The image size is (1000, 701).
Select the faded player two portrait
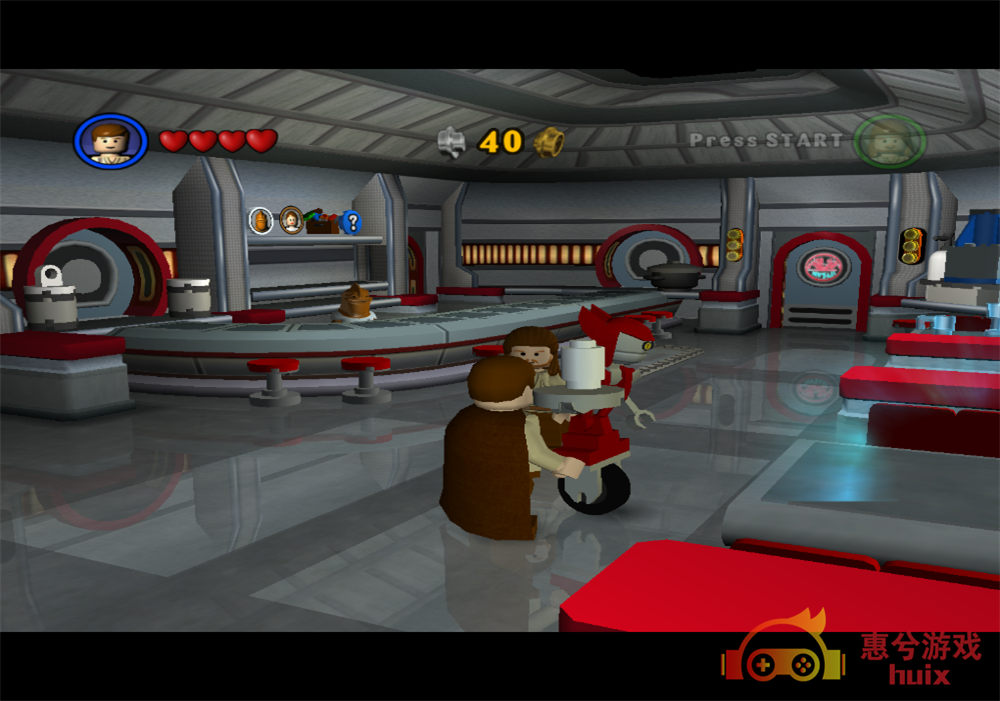tap(889, 141)
